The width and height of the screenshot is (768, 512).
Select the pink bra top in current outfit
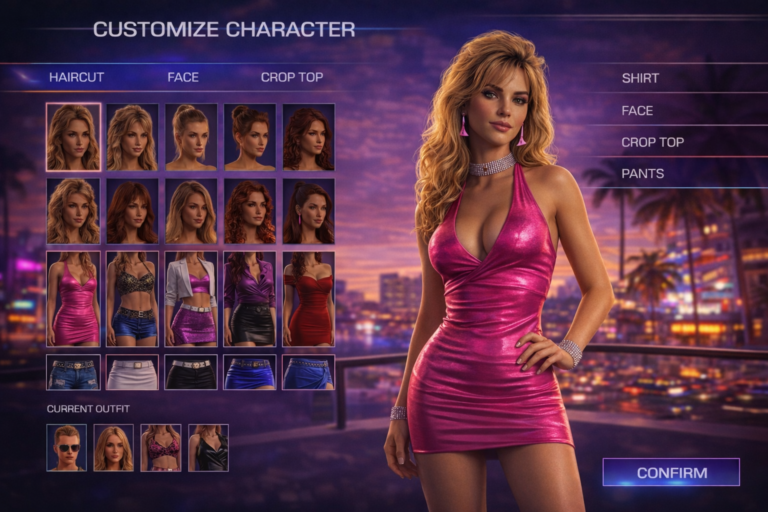coord(160,448)
